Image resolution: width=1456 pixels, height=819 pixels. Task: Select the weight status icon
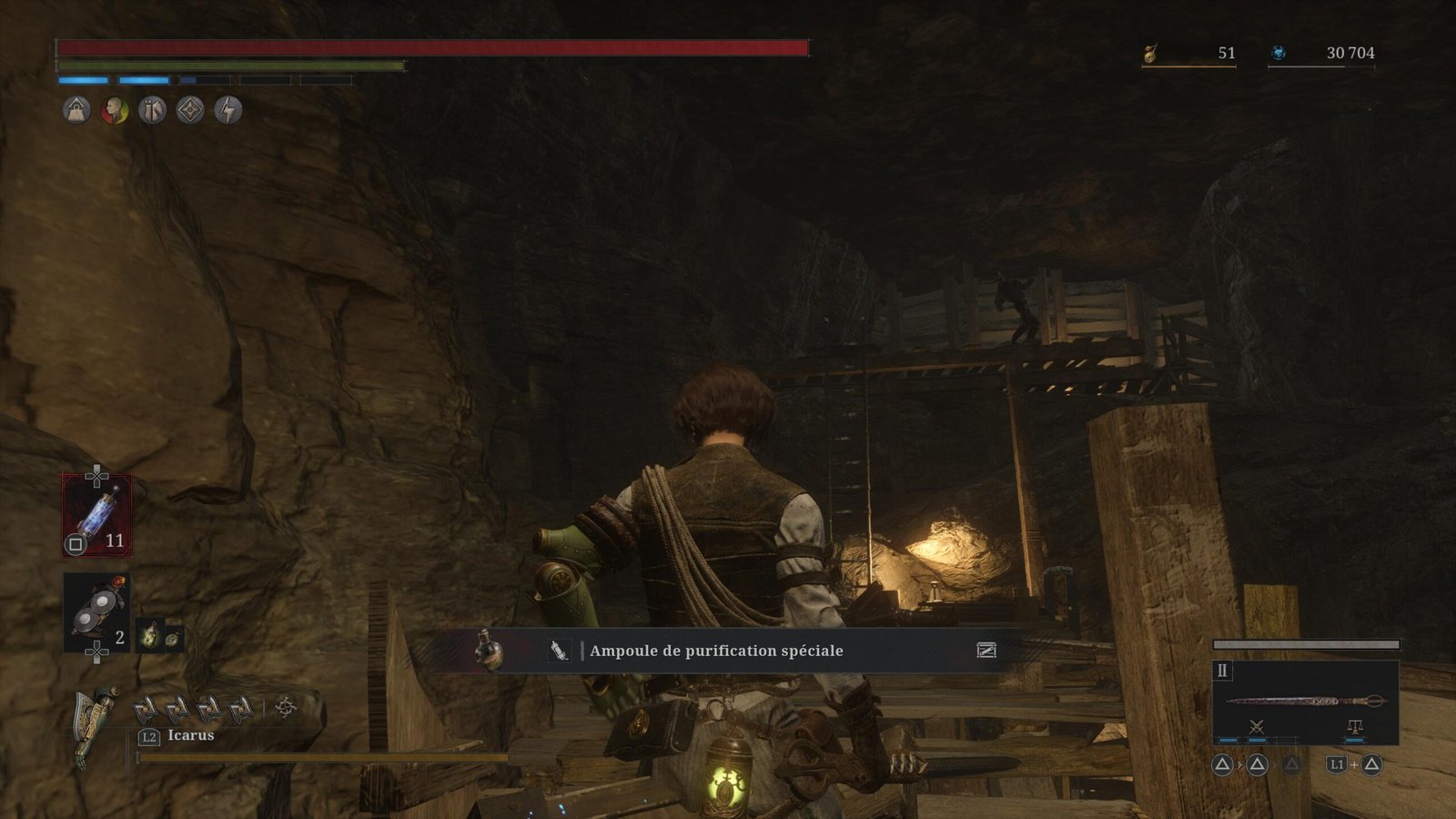(76, 111)
